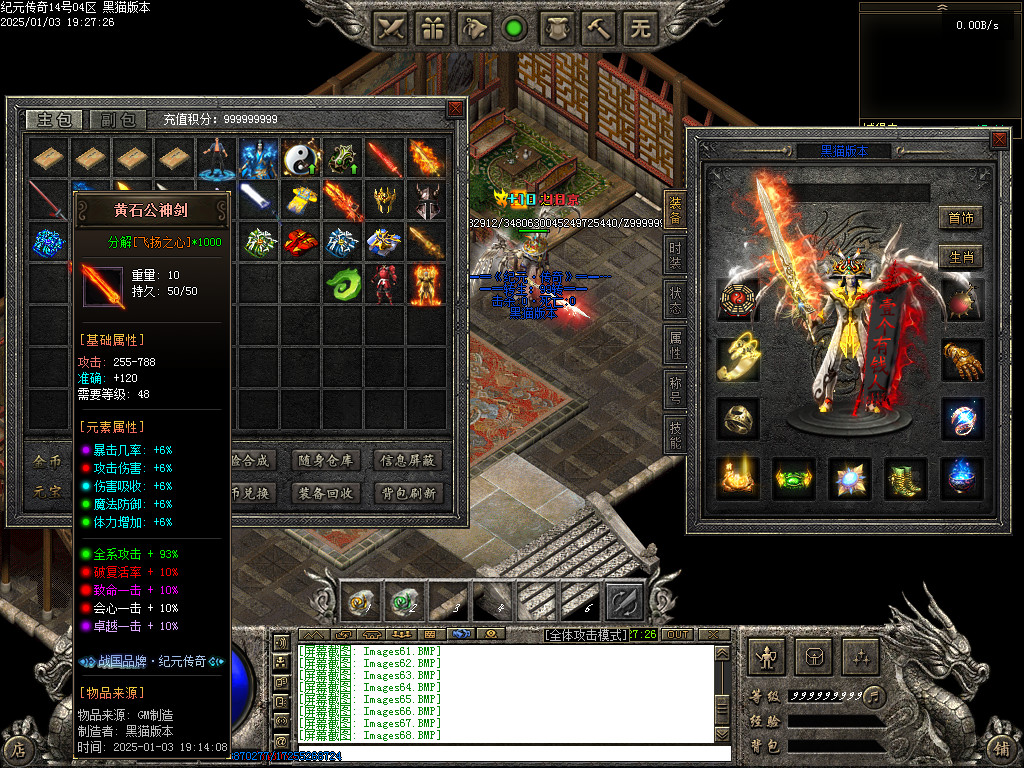Open the 生肖 zodiac panel
This screenshot has width=1024, height=768.
tap(961, 257)
